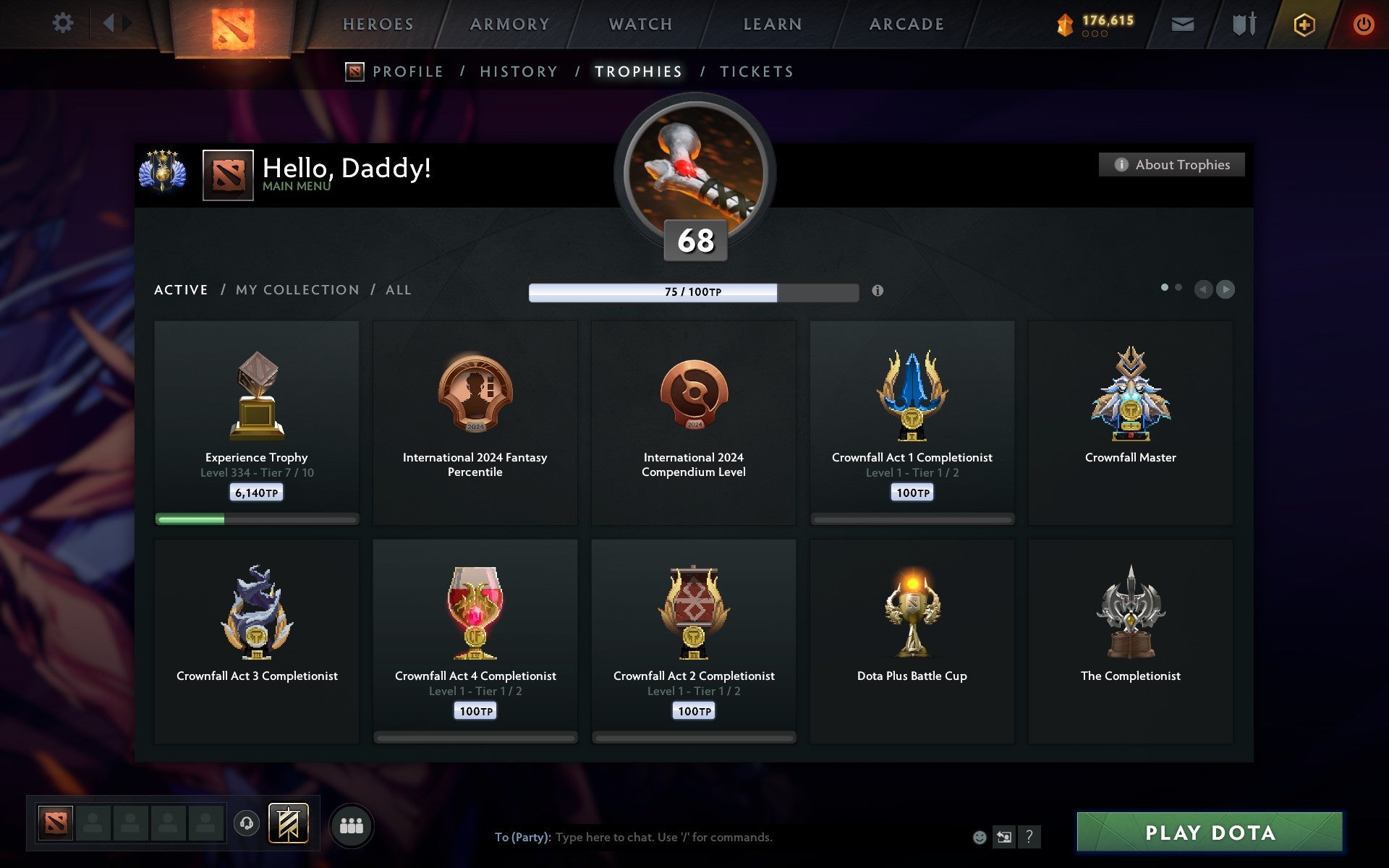Viewport: 1389px width, 868px height.
Task: Click the back arrow near the gear
Action: 110,23
